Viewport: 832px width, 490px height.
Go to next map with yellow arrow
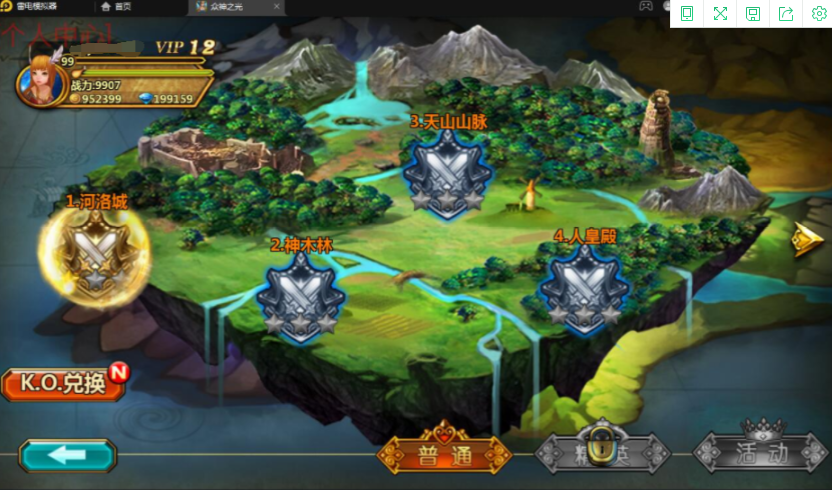(x=805, y=241)
